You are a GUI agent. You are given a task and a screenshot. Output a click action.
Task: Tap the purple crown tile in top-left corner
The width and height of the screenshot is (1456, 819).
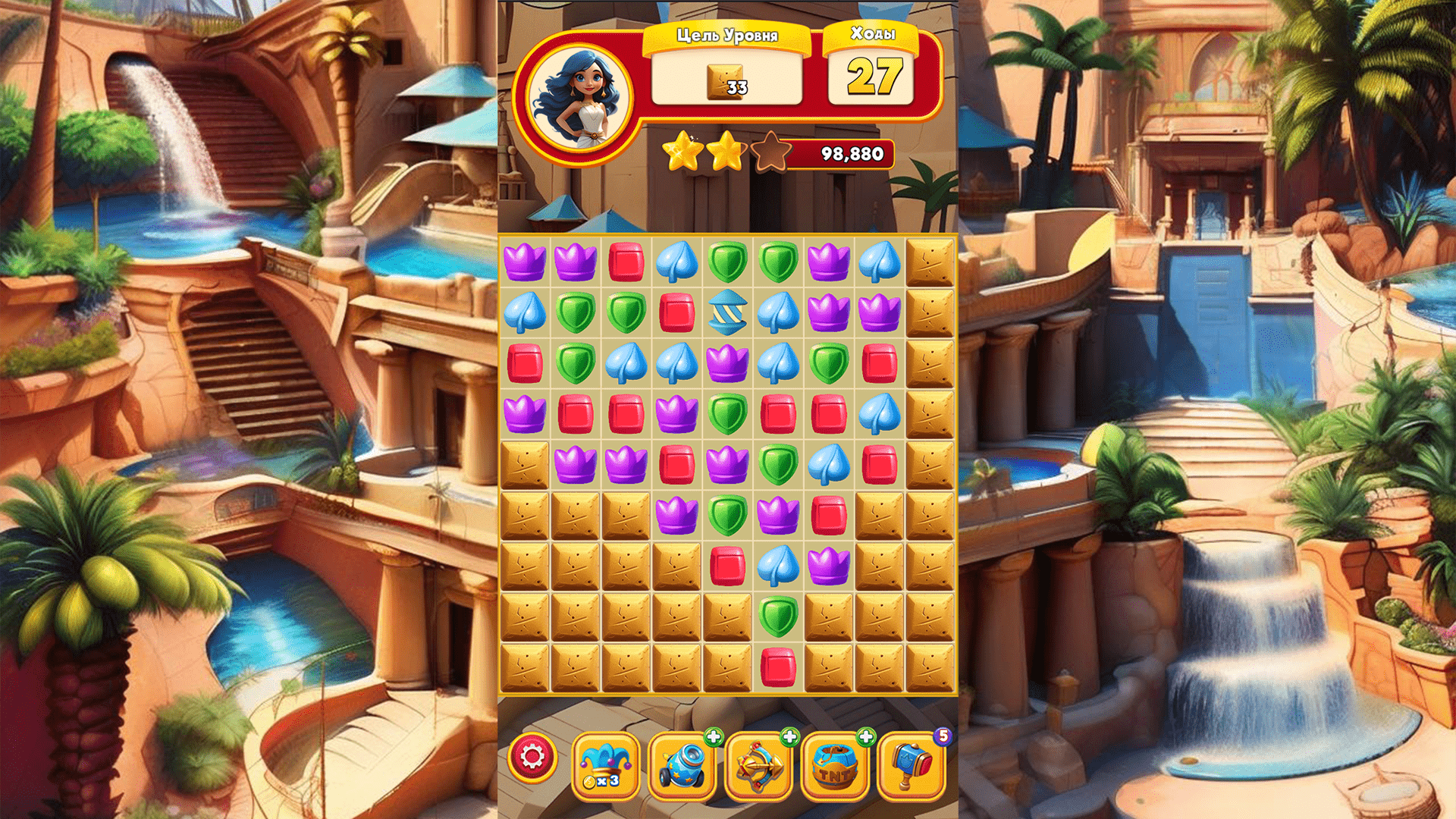[x=525, y=262]
